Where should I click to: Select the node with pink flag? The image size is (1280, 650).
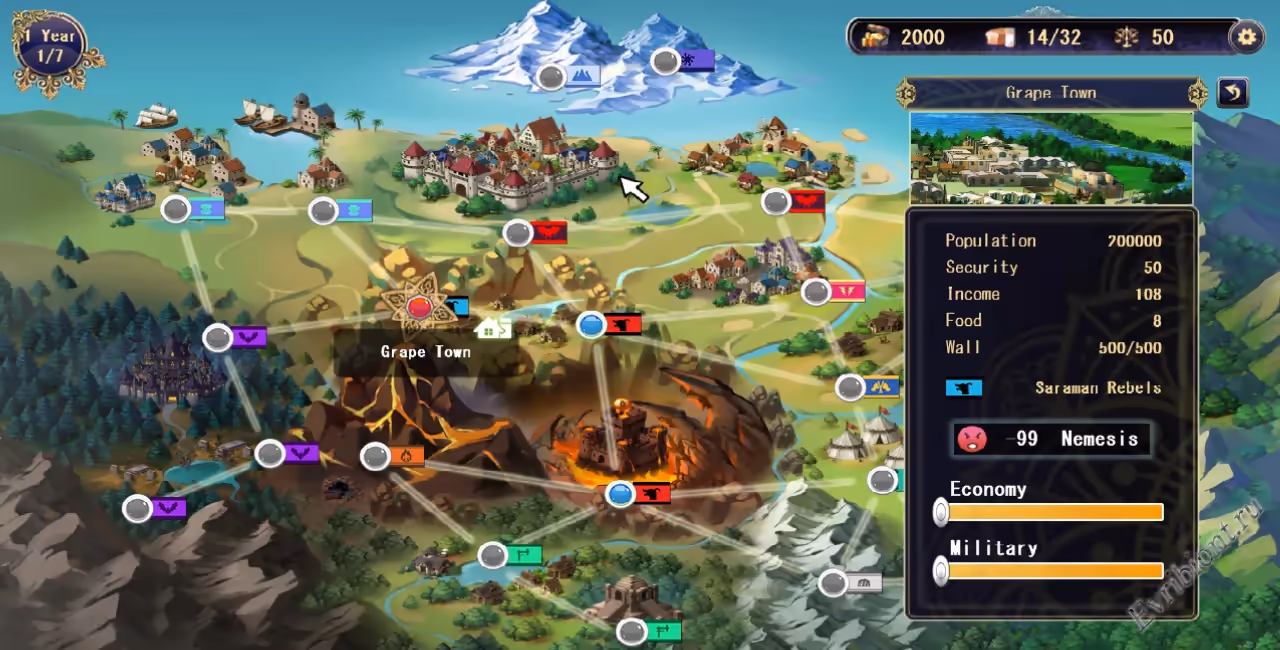click(x=816, y=292)
